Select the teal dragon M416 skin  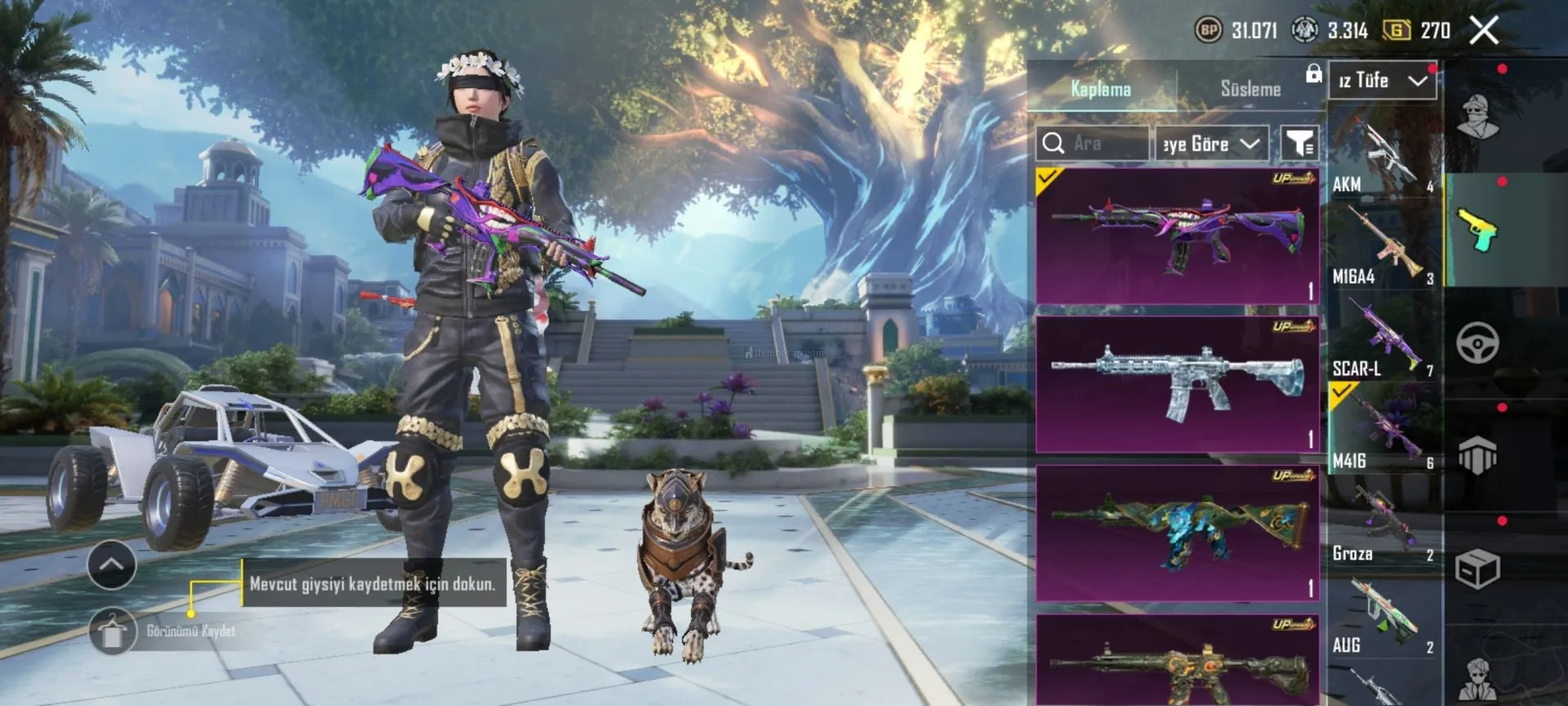click(x=1177, y=533)
